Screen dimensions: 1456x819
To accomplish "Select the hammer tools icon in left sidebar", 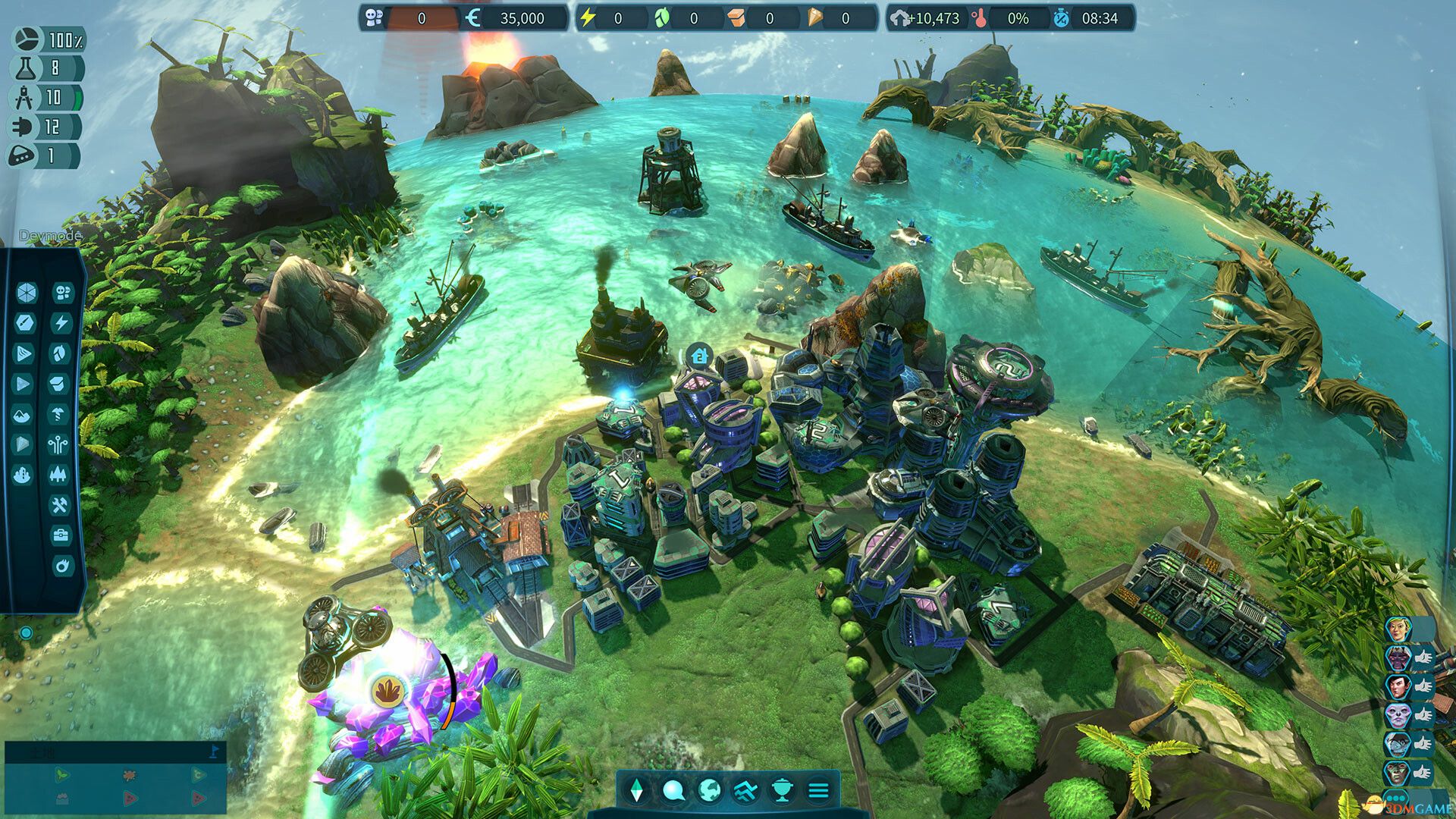I will click(61, 504).
